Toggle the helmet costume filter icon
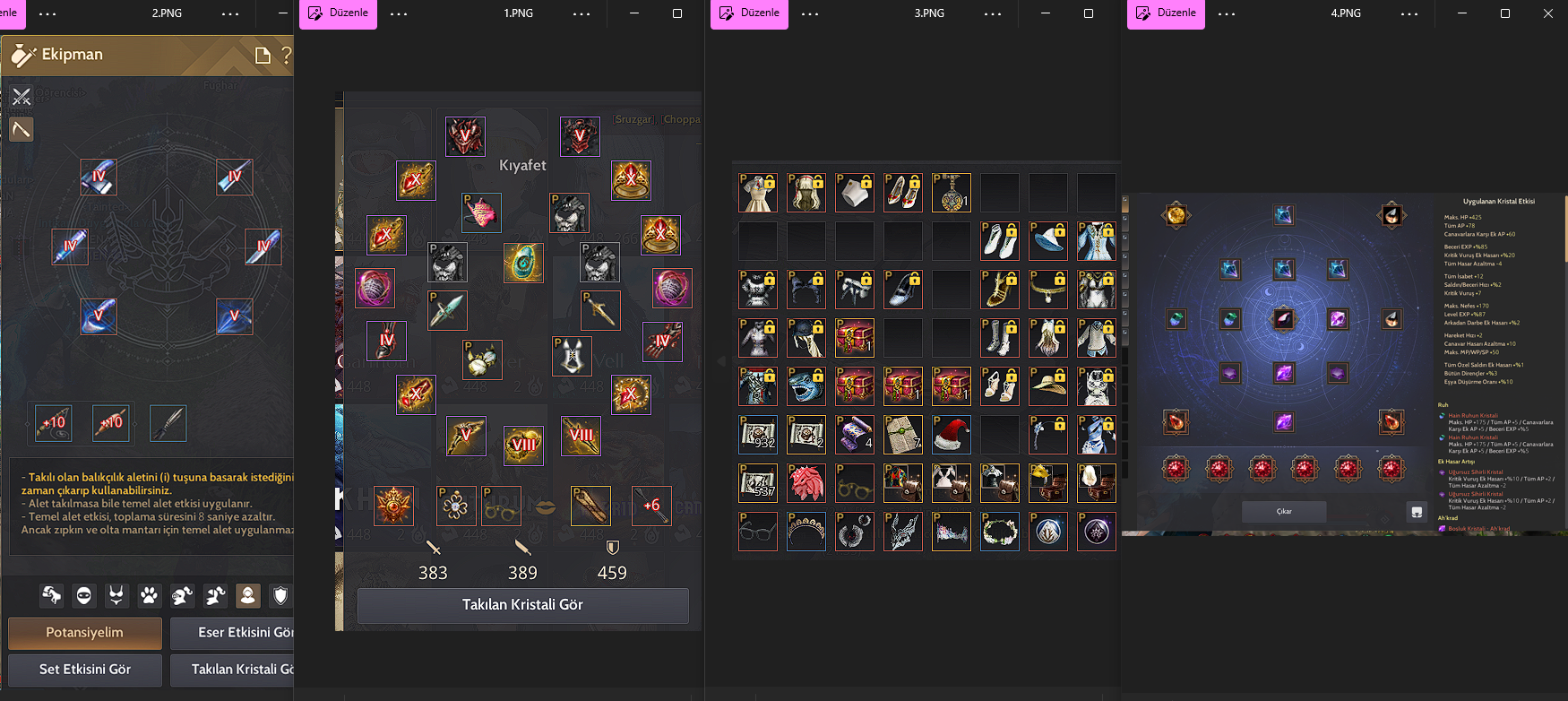This screenshot has width=1568, height=701. [x=182, y=596]
